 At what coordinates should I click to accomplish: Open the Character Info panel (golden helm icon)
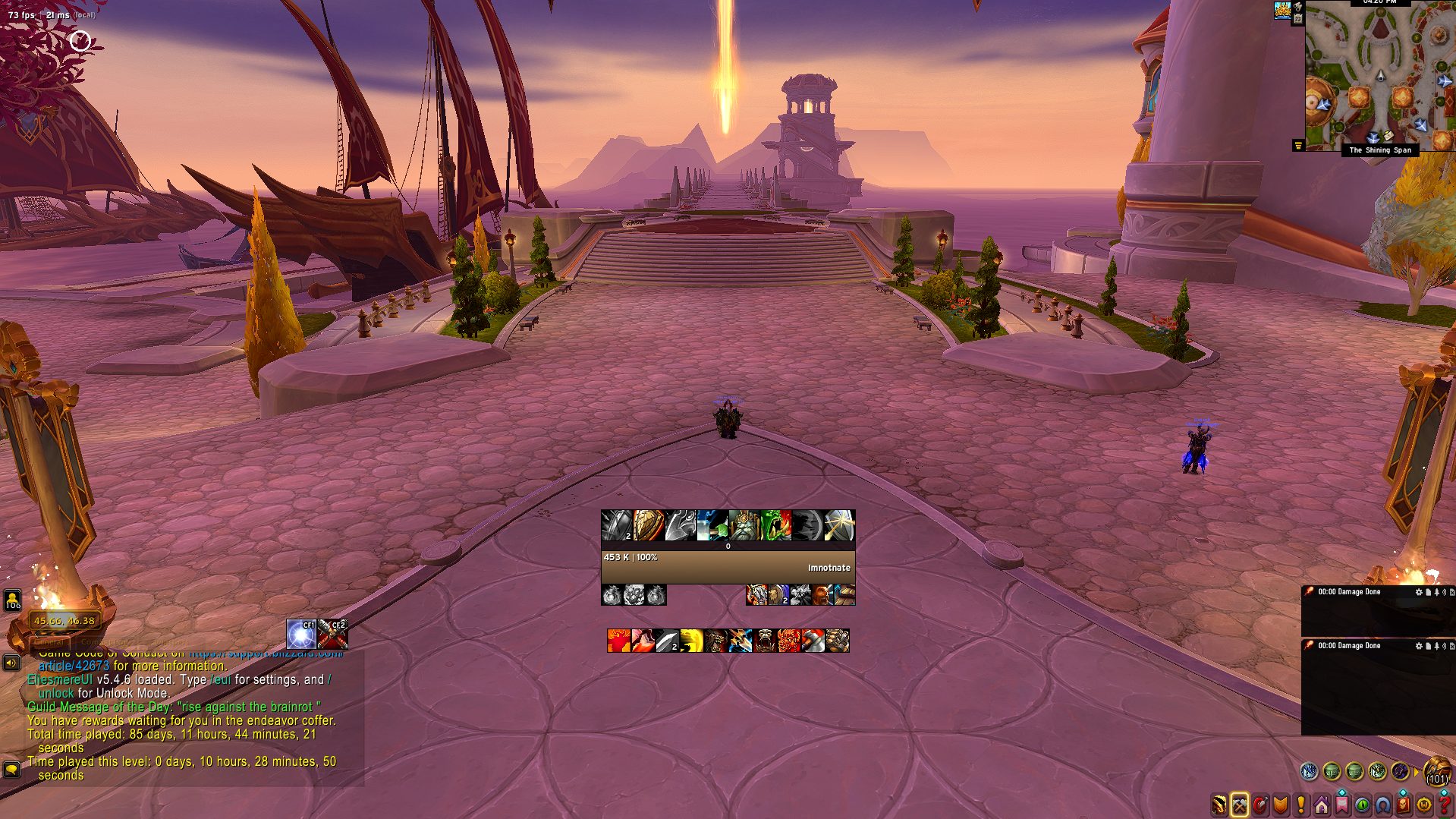[1219, 805]
